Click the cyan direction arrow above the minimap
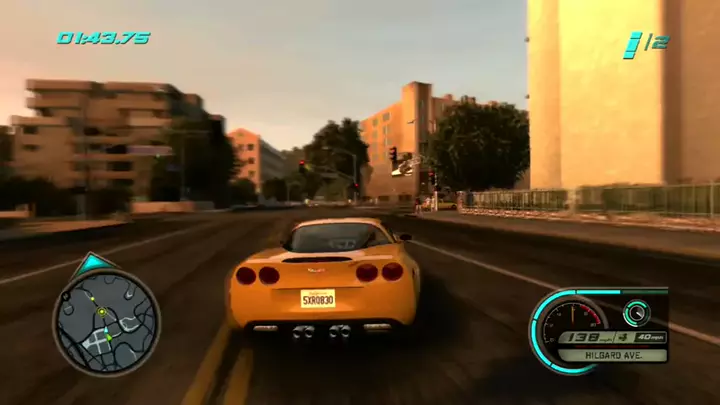This screenshot has width=720, height=405. pos(93,263)
